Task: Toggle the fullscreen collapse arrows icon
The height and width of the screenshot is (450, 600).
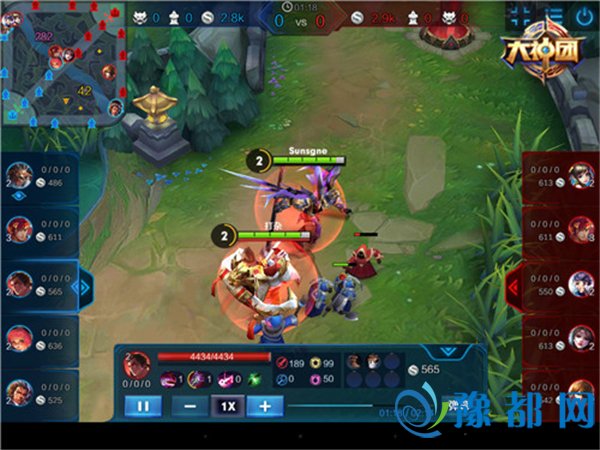Action: [x=520, y=15]
